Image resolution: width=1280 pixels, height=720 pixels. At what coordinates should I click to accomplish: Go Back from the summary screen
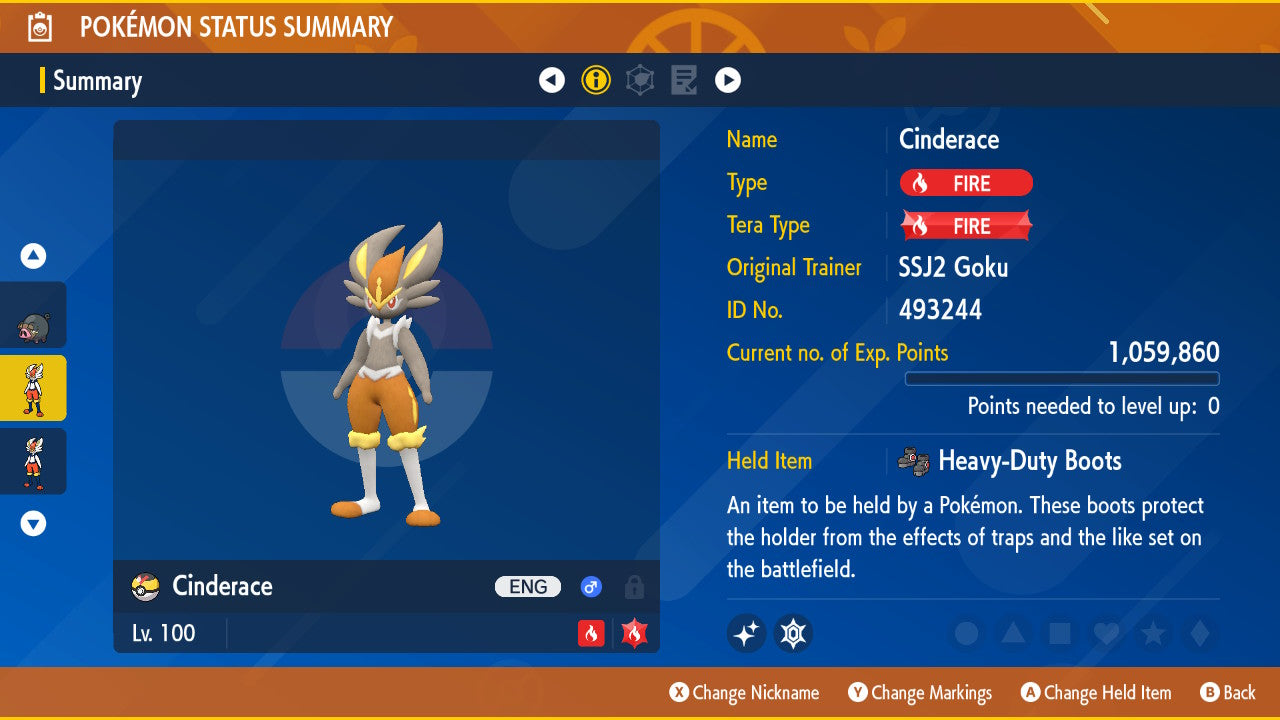(1227, 693)
